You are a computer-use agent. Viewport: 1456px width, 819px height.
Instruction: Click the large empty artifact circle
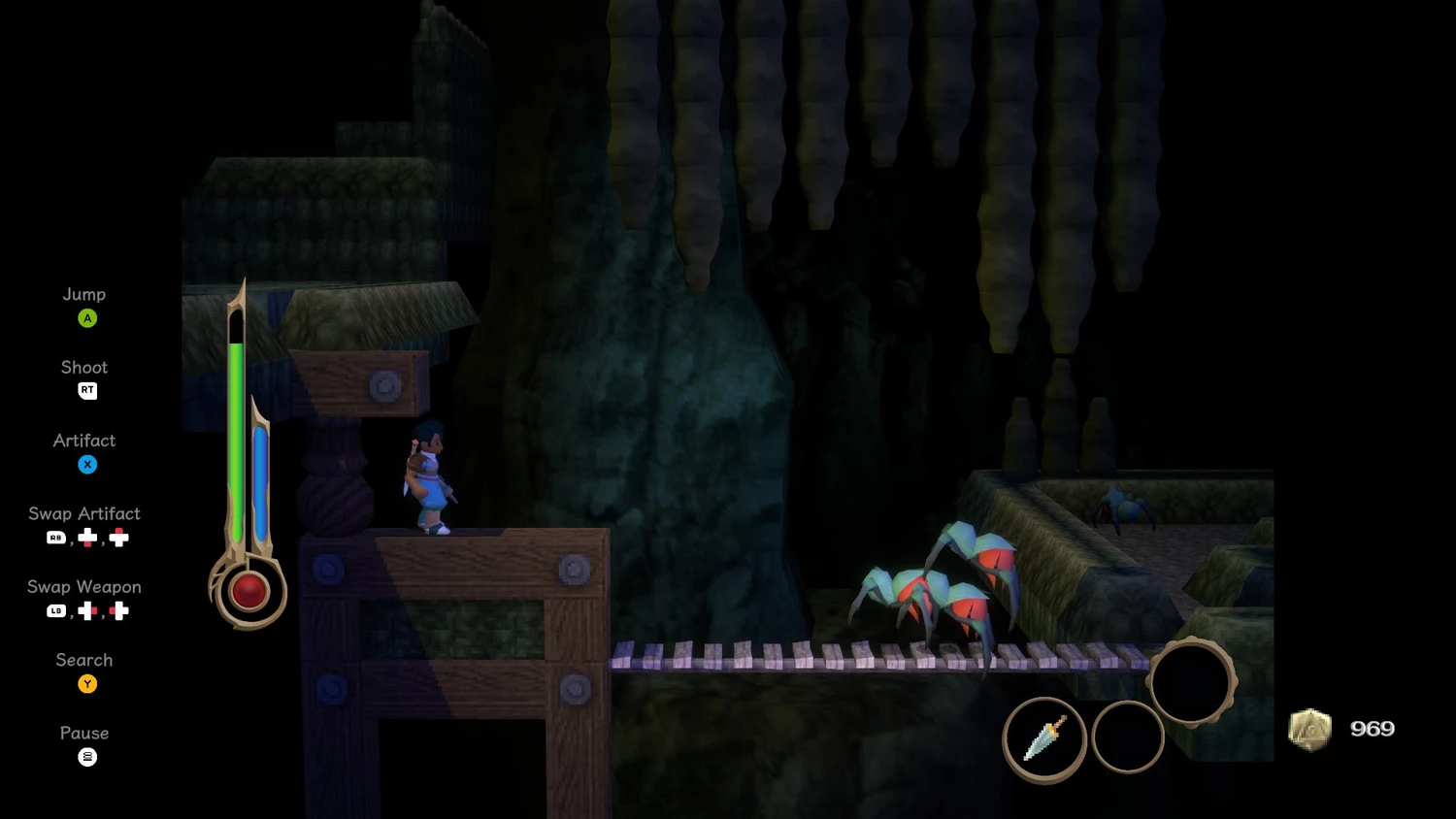[1191, 681]
